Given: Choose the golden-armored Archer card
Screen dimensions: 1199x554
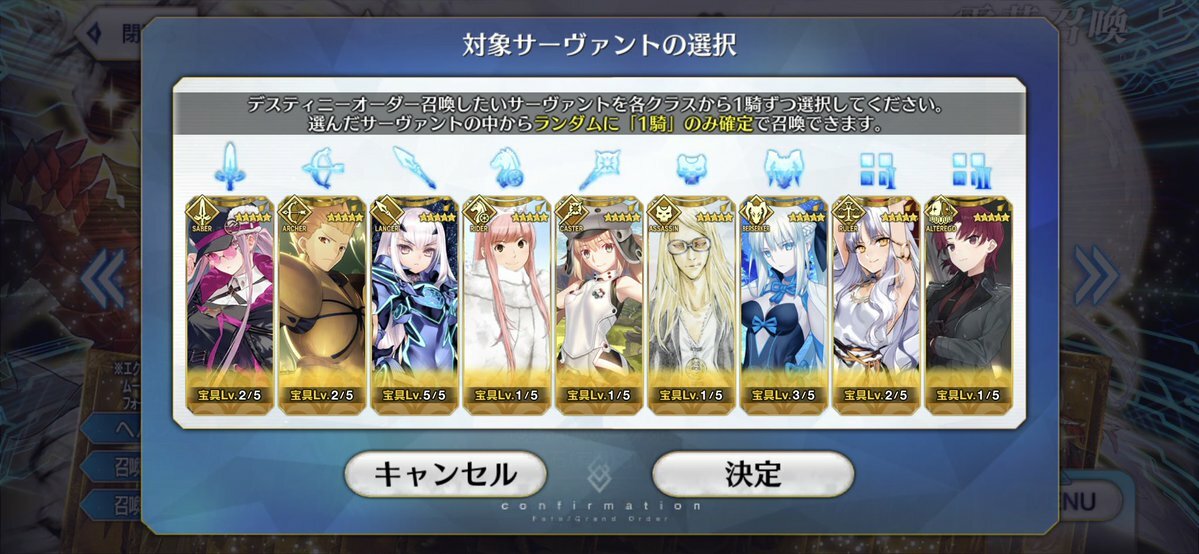Looking at the screenshot, I should click(321, 300).
